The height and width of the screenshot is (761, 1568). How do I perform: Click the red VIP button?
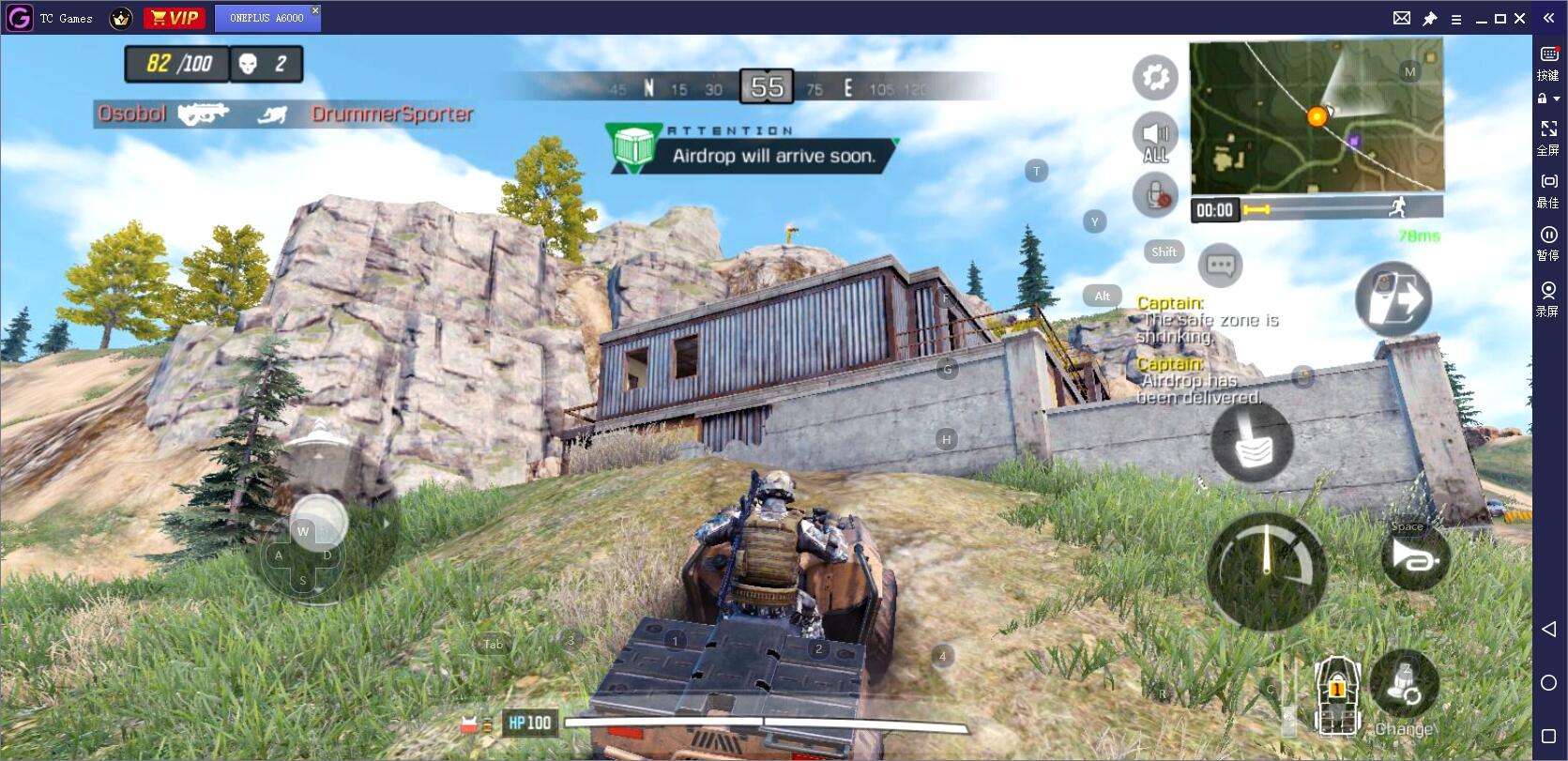click(x=175, y=18)
